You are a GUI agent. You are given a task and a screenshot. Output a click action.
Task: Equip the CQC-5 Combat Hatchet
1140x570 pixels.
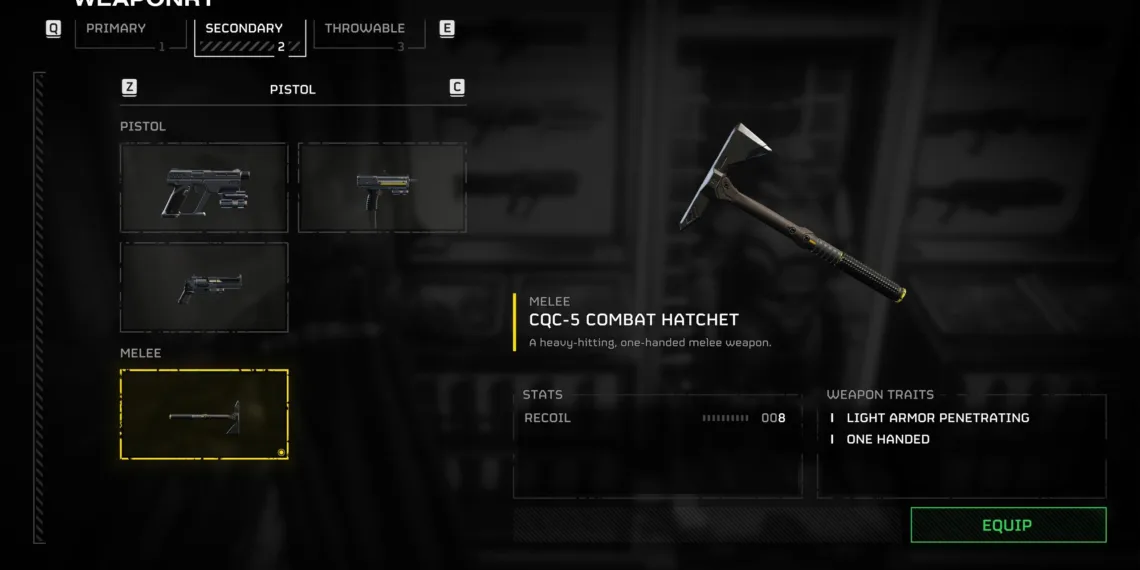pyautogui.click(x=1008, y=525)
